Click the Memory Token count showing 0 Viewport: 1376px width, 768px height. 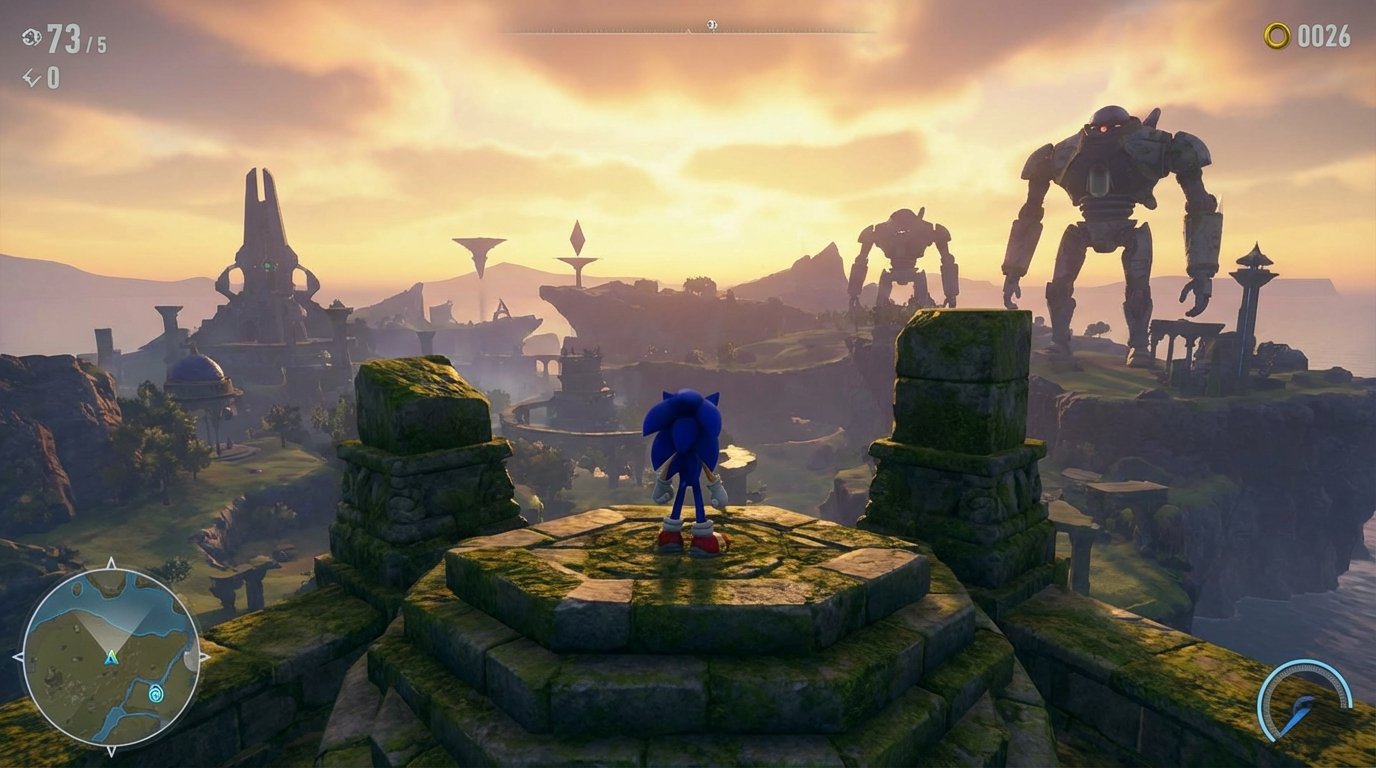(x=56, y=76)
